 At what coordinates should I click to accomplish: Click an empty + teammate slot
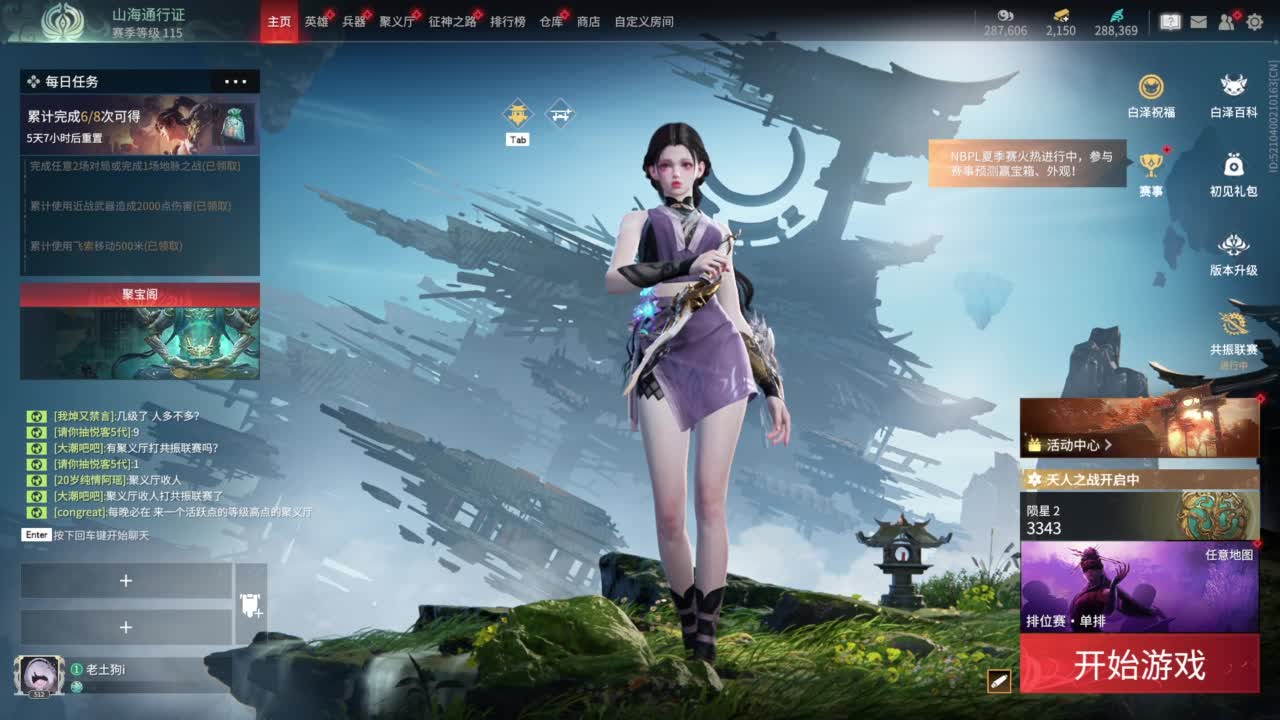126,580
